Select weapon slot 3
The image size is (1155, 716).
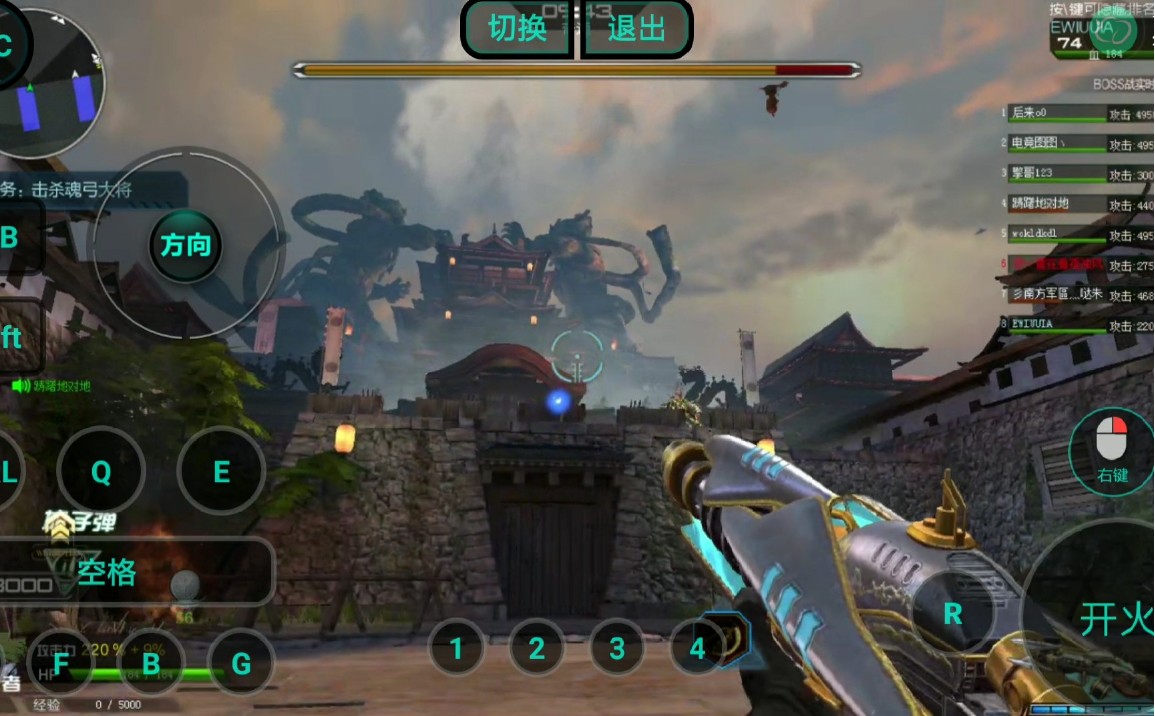point(617,648)
